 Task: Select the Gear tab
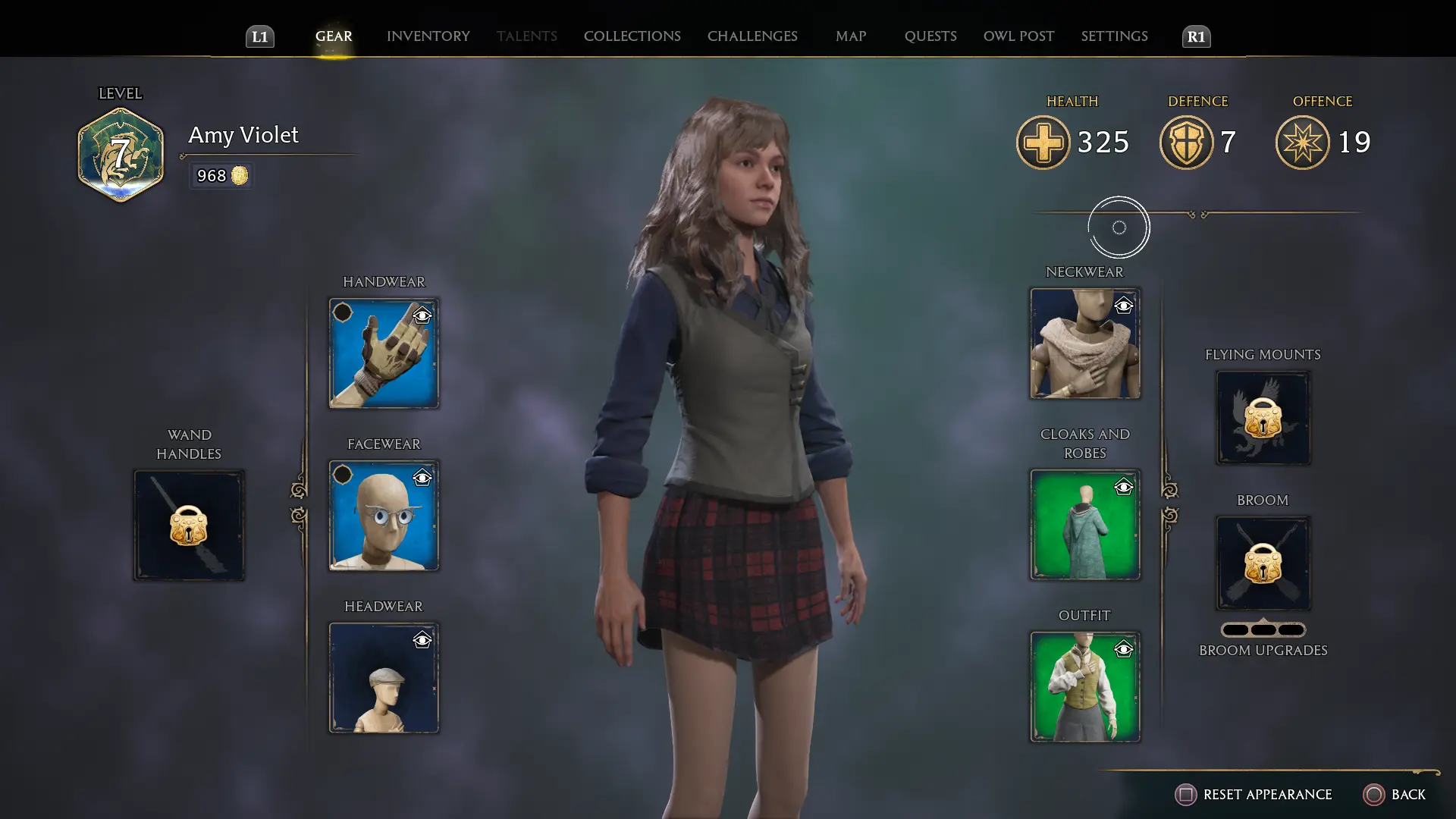click(334, 36)
